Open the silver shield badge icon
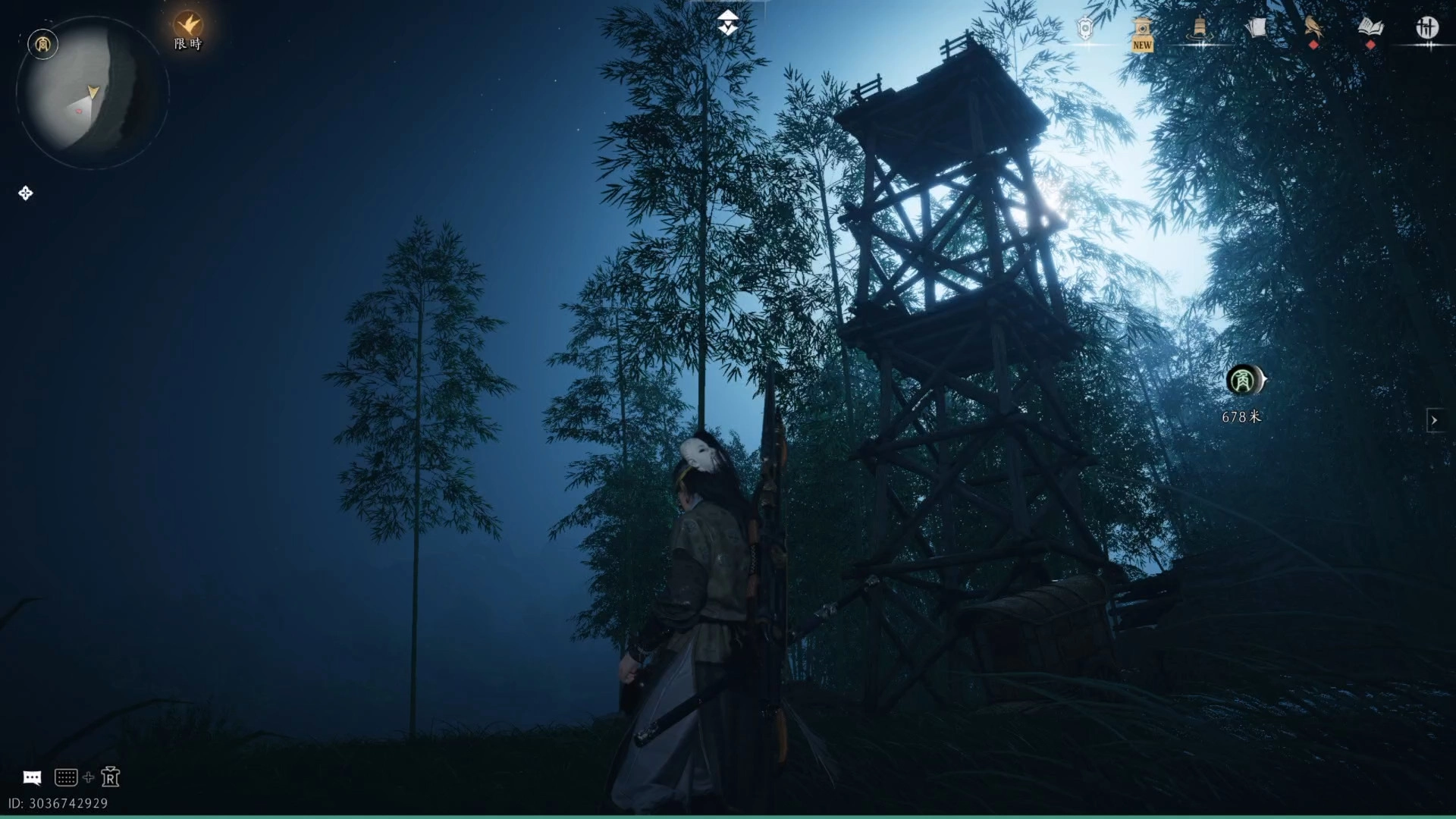Viewport: 1456px width, 819px height. click(1085, 29)
